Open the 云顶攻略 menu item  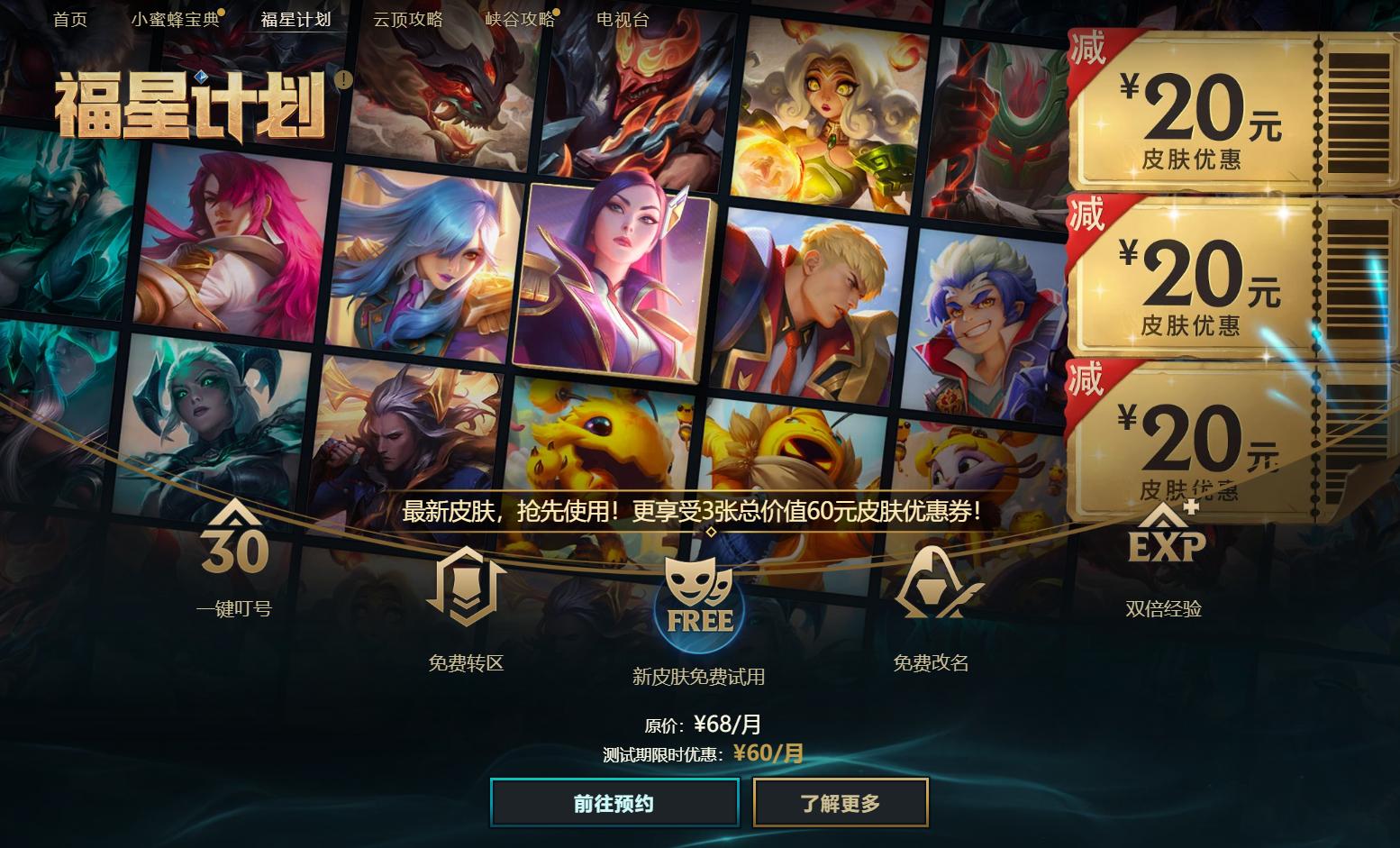(x=409, y=19)
